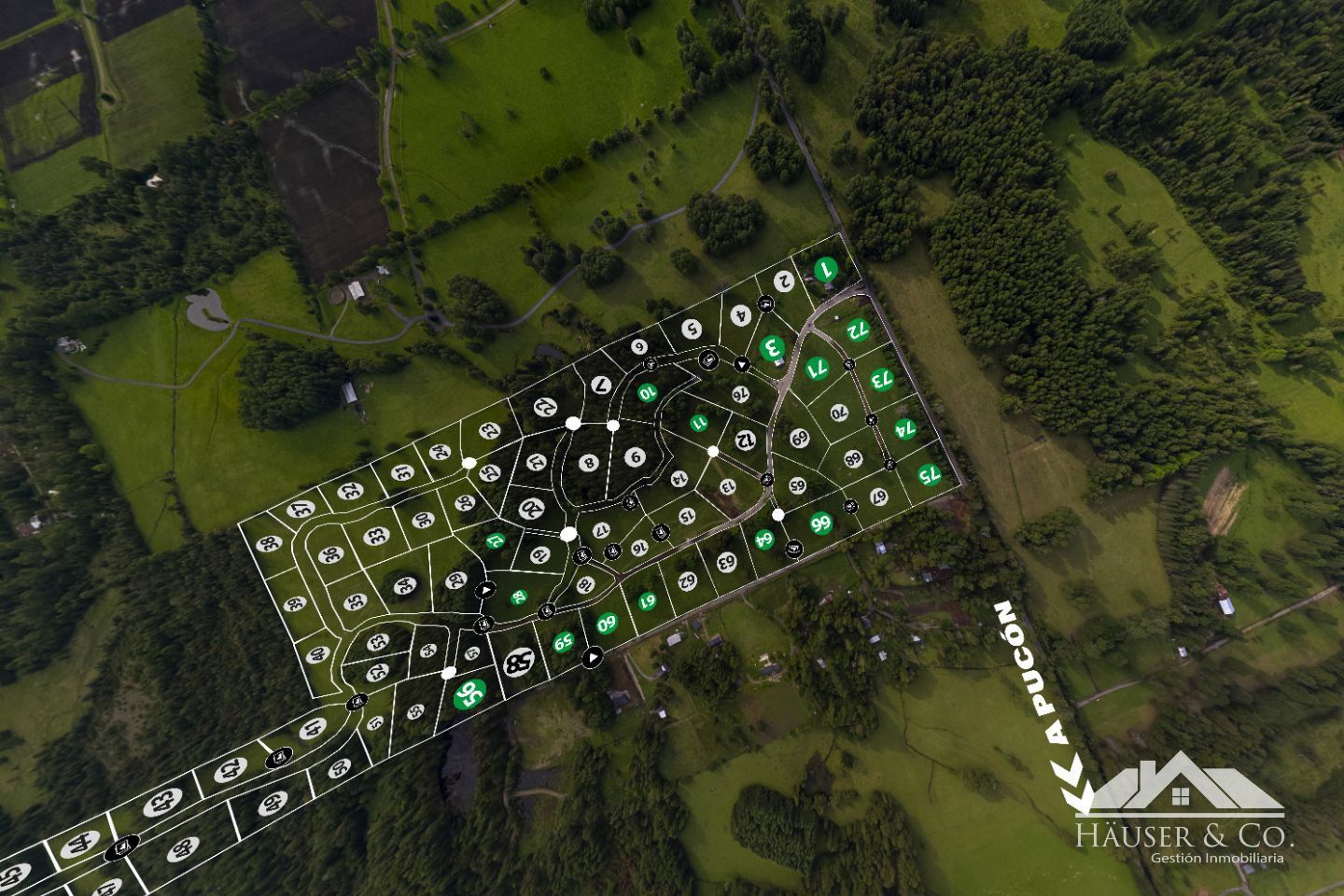The width and height of the screenshot is (1344, 896).
Task: Click the white lot 38 marker
Action: [x=270, y=545]
